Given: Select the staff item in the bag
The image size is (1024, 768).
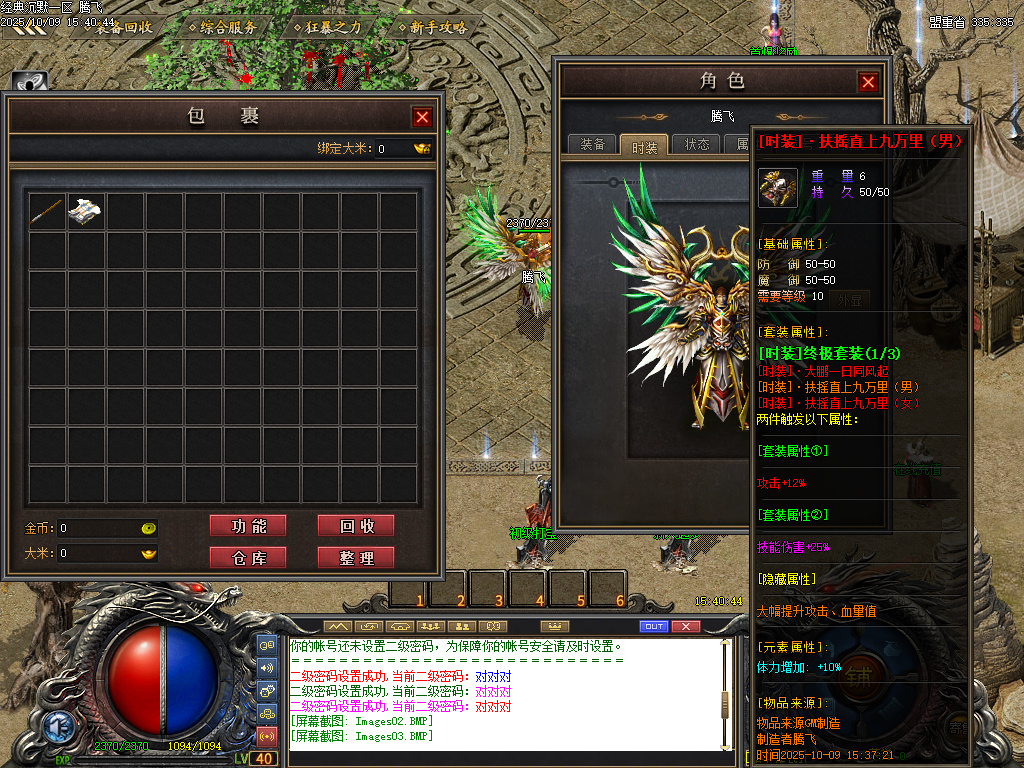Looking at the screenshot, I should pos(47,211).
